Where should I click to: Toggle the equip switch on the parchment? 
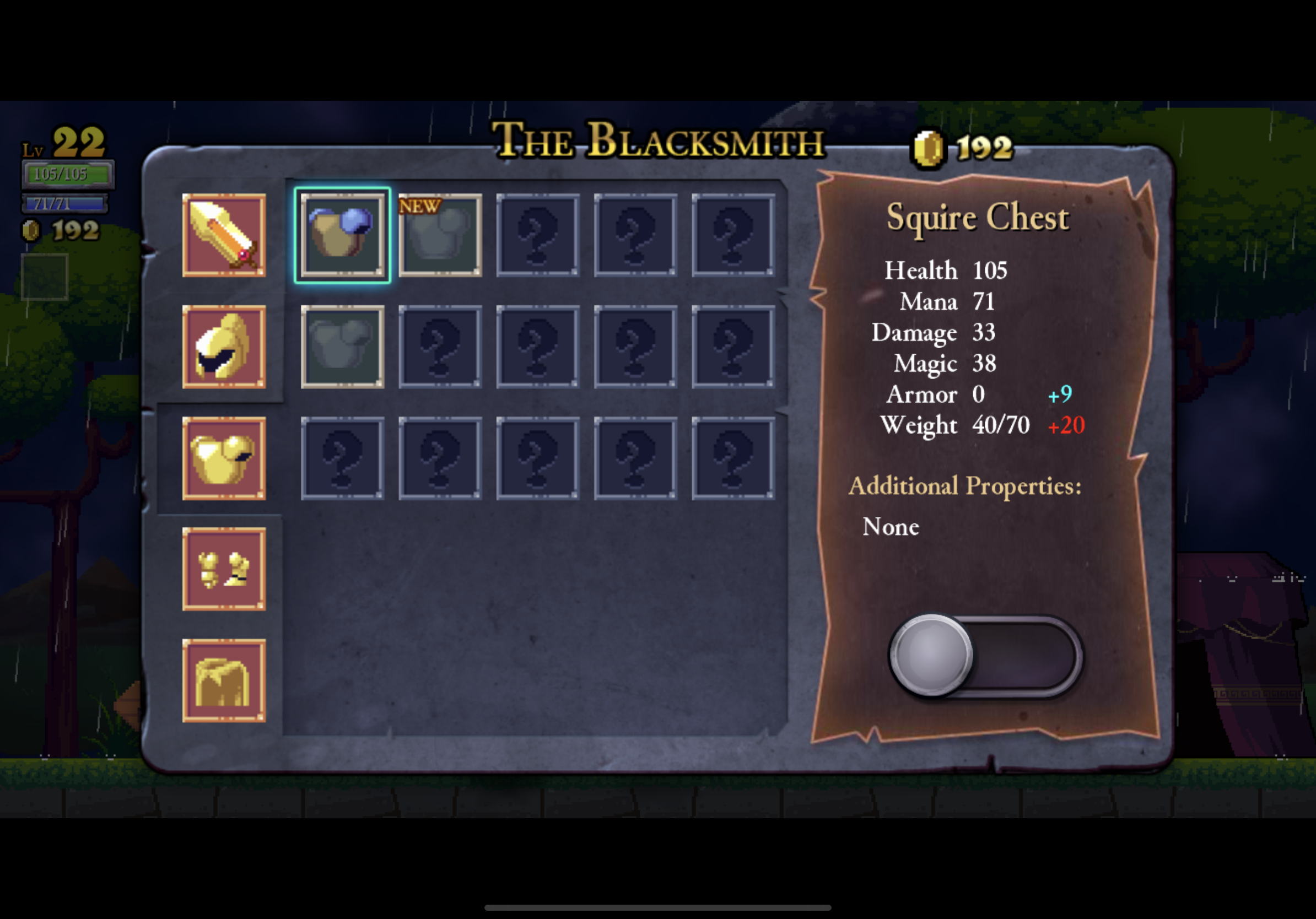pos(985,656)
